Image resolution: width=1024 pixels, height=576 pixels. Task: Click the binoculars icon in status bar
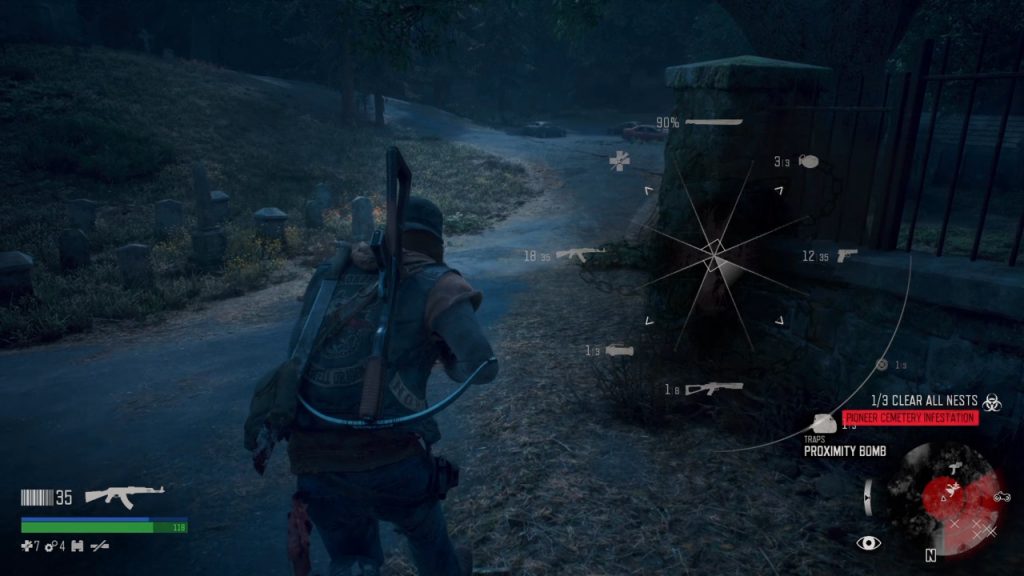coord(77,545)
